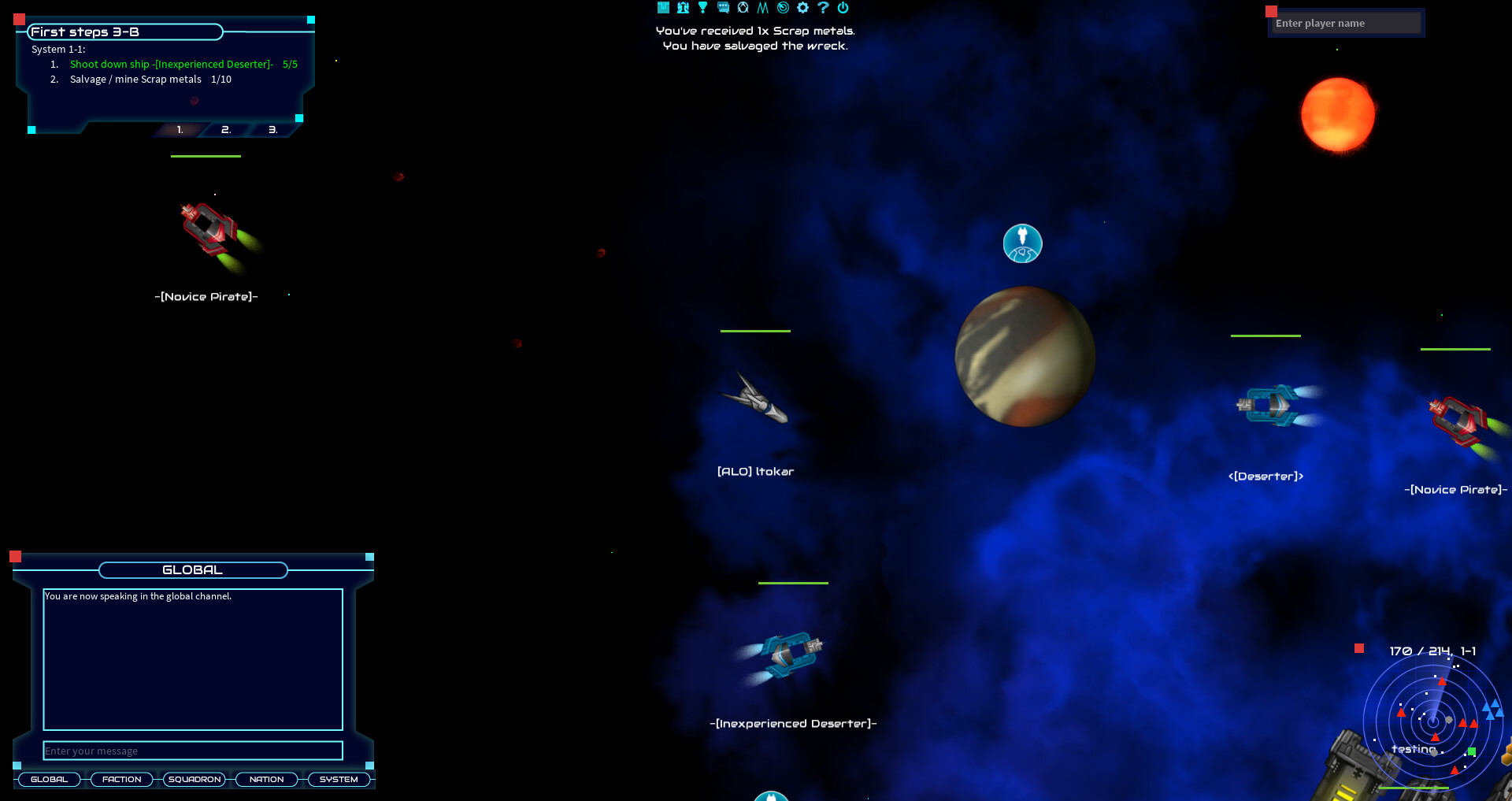Open the hooded faction emblem icon in toolbar
This screenshot has height=801, width=1512.
(x=742, y=7)
